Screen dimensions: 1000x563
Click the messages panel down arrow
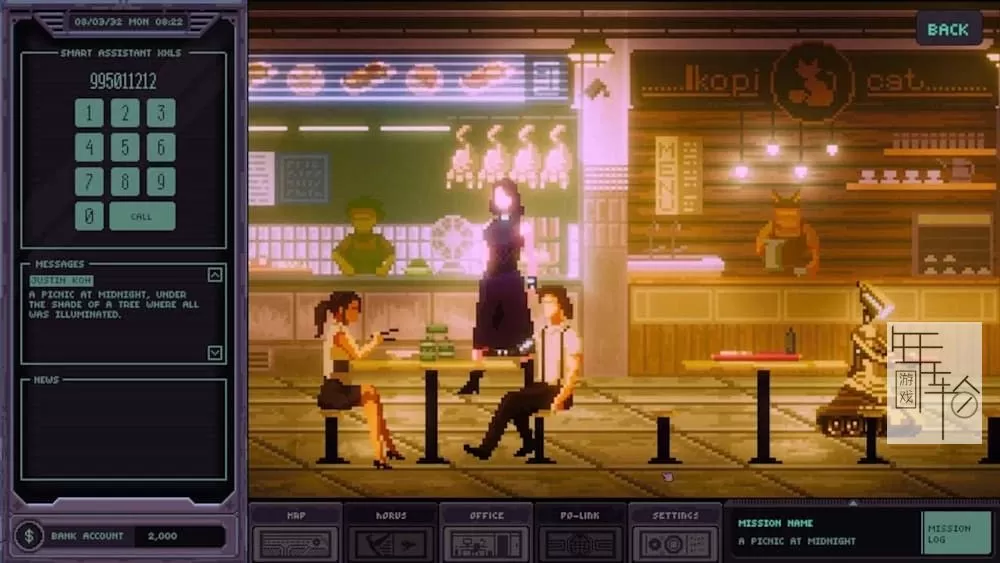pos(215,352)
